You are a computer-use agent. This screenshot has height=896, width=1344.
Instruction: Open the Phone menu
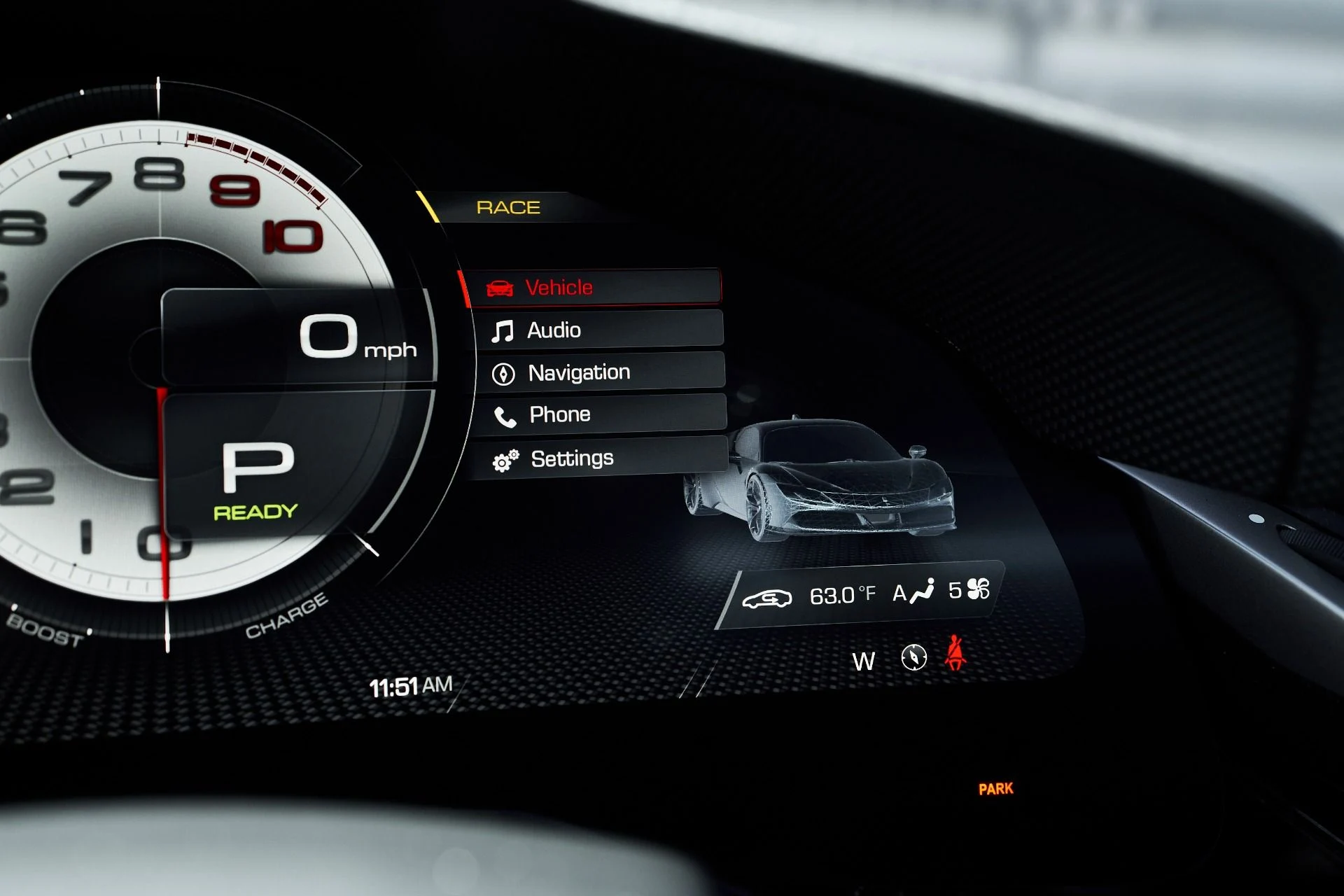pos(601,414)
